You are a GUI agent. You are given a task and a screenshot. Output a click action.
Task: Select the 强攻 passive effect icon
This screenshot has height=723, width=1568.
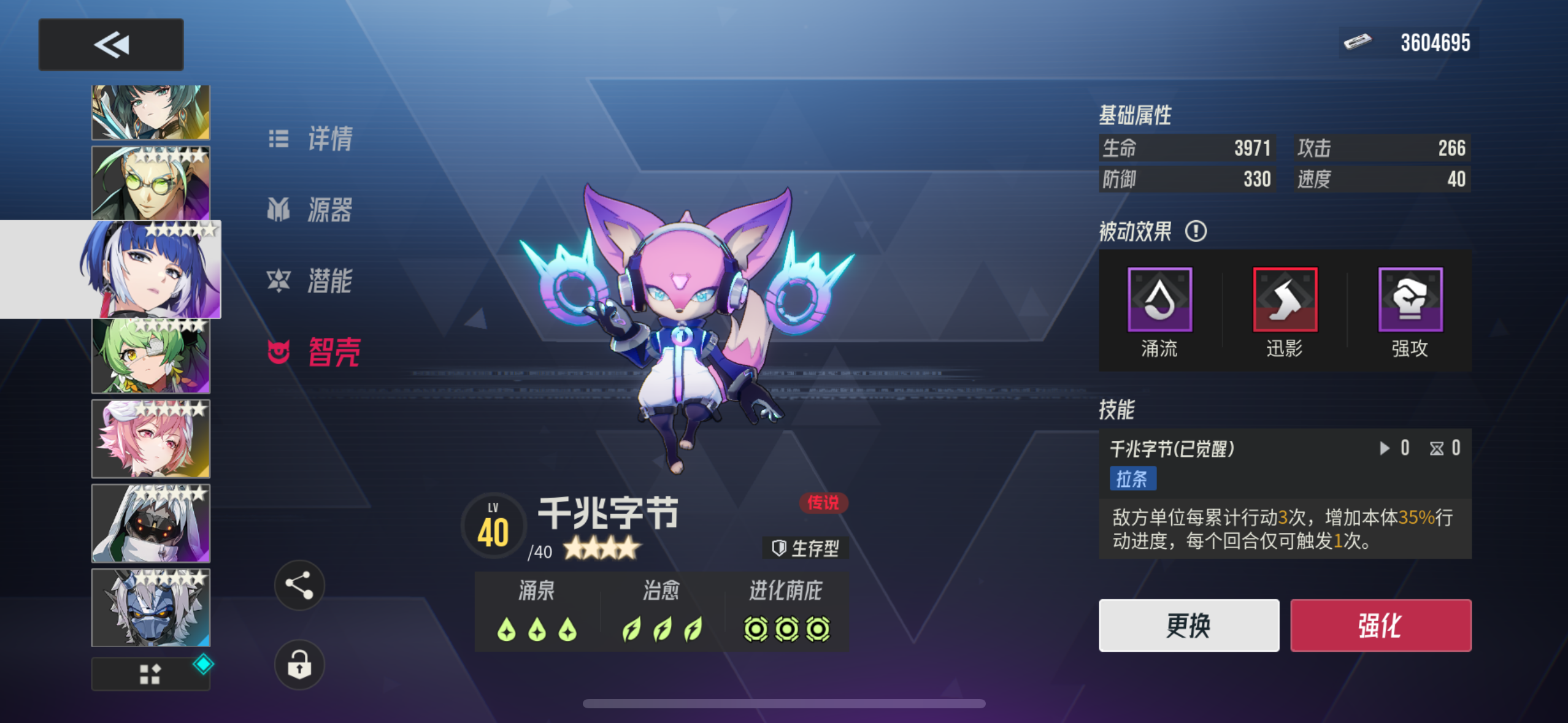click(x=1409, y=300)
